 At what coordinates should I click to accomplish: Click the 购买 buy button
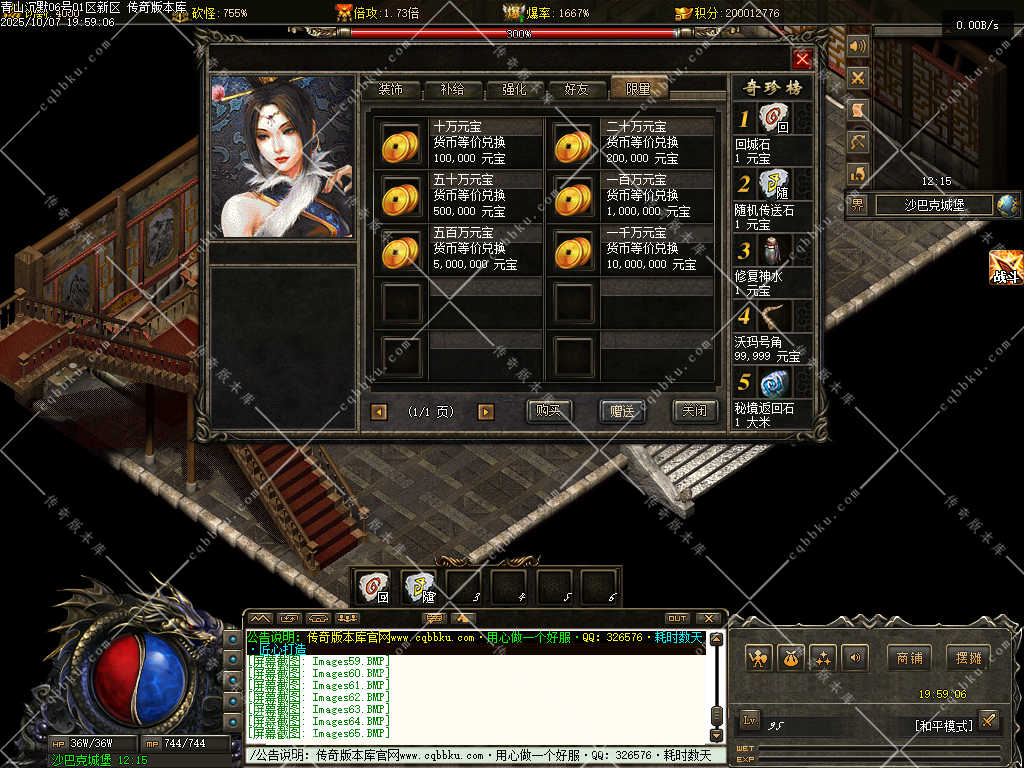(549, 411)
